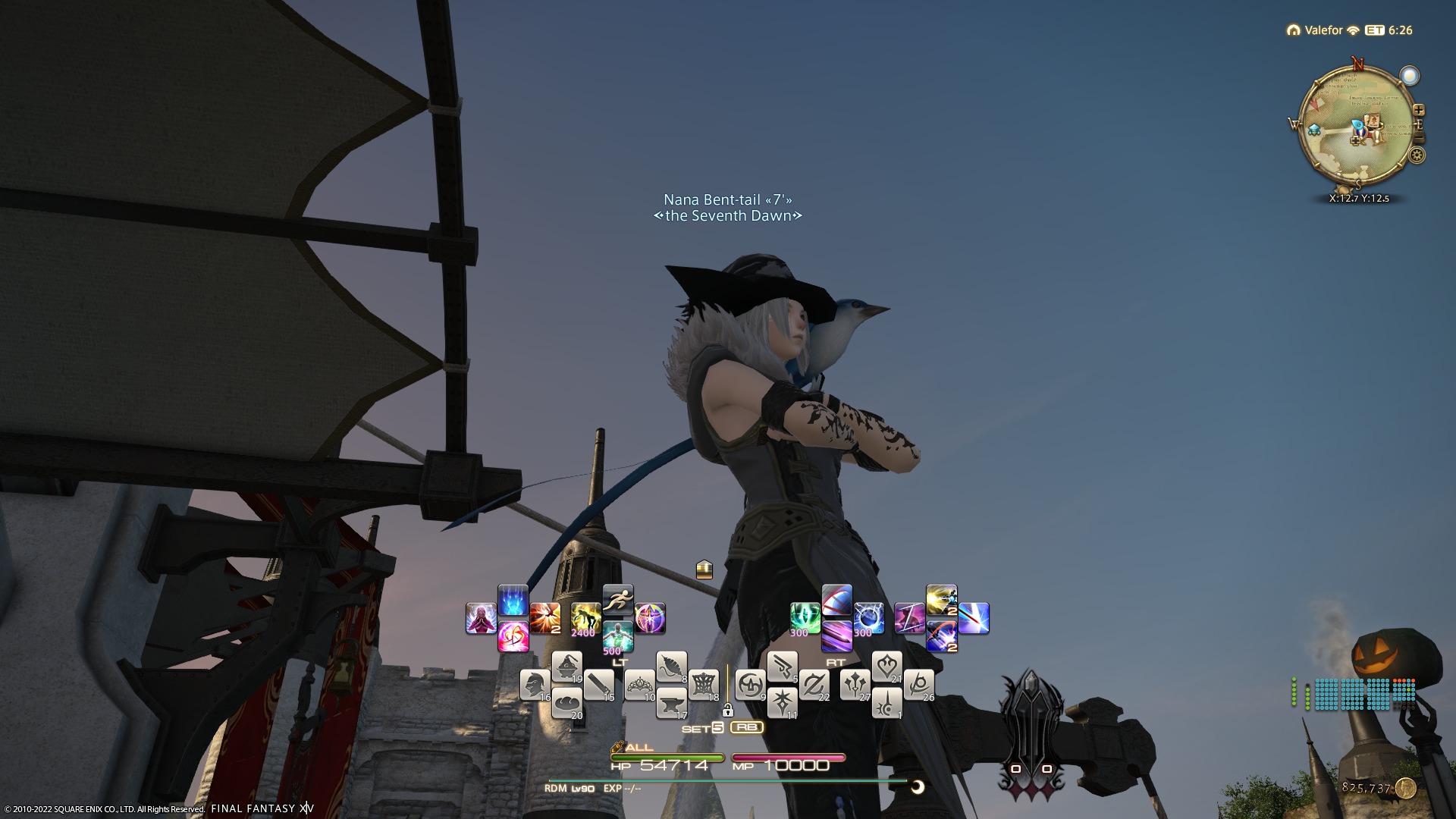This screenshot has height=819, width=1456.
Task: Zoom out the minimap with the minus button
Action: pos(1419,139)
